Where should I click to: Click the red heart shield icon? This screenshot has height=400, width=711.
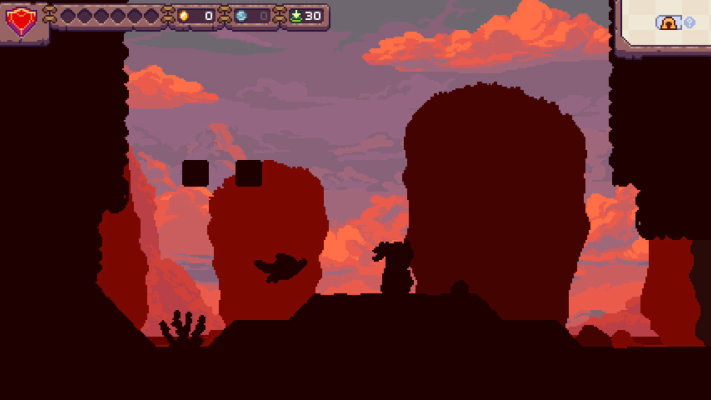pyautogui.click(x=19, y=19)
